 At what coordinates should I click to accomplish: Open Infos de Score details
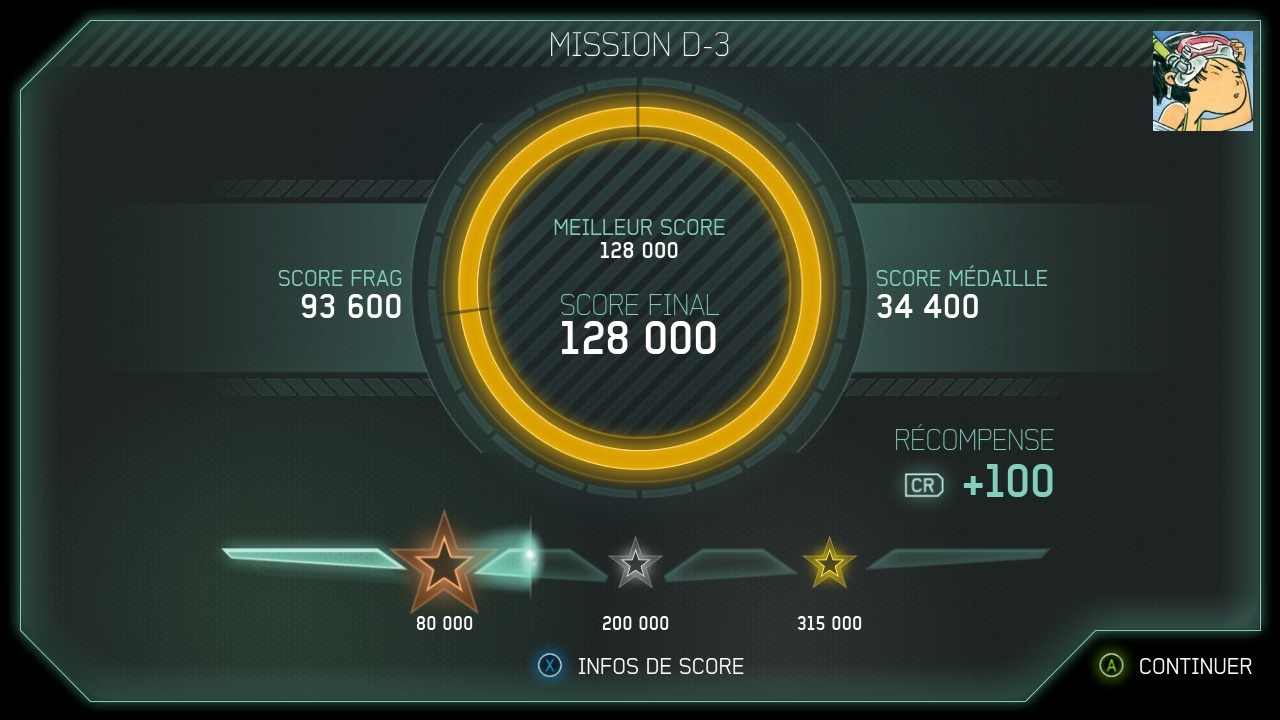click(642, 666)
